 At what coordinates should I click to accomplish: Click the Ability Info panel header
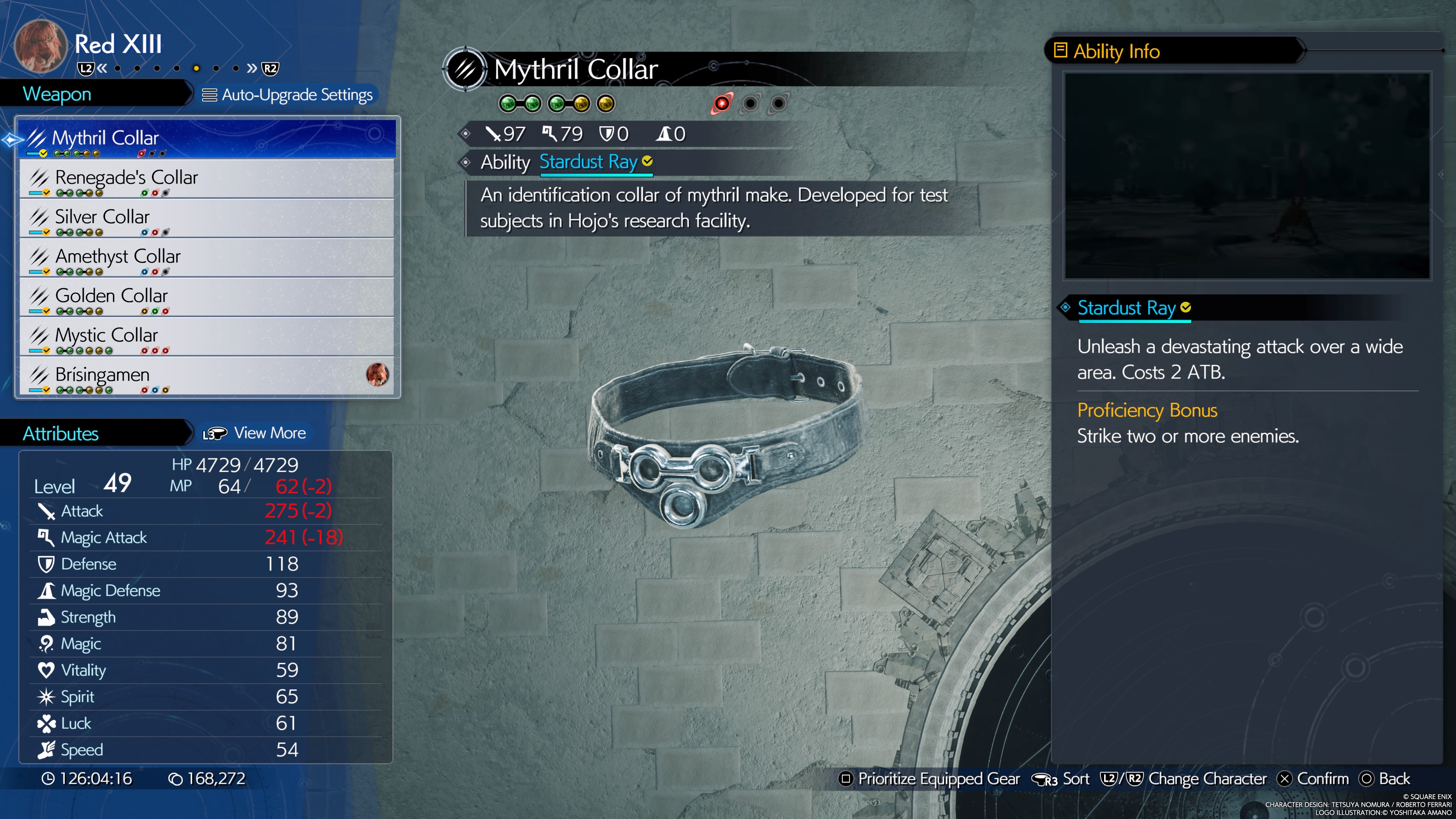click(1115, 52)
